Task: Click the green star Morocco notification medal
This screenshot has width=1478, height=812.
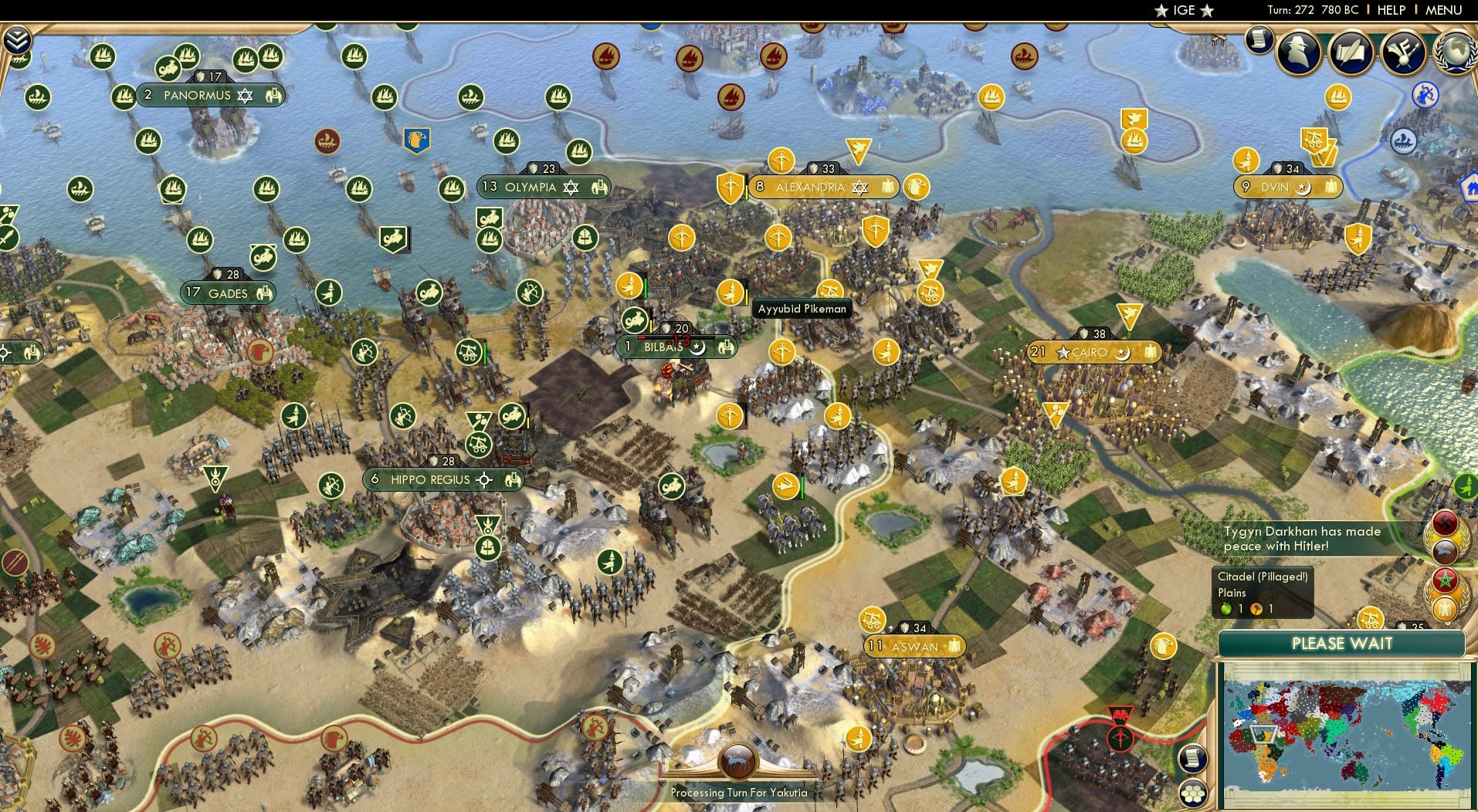Action: click(1445, 579)
